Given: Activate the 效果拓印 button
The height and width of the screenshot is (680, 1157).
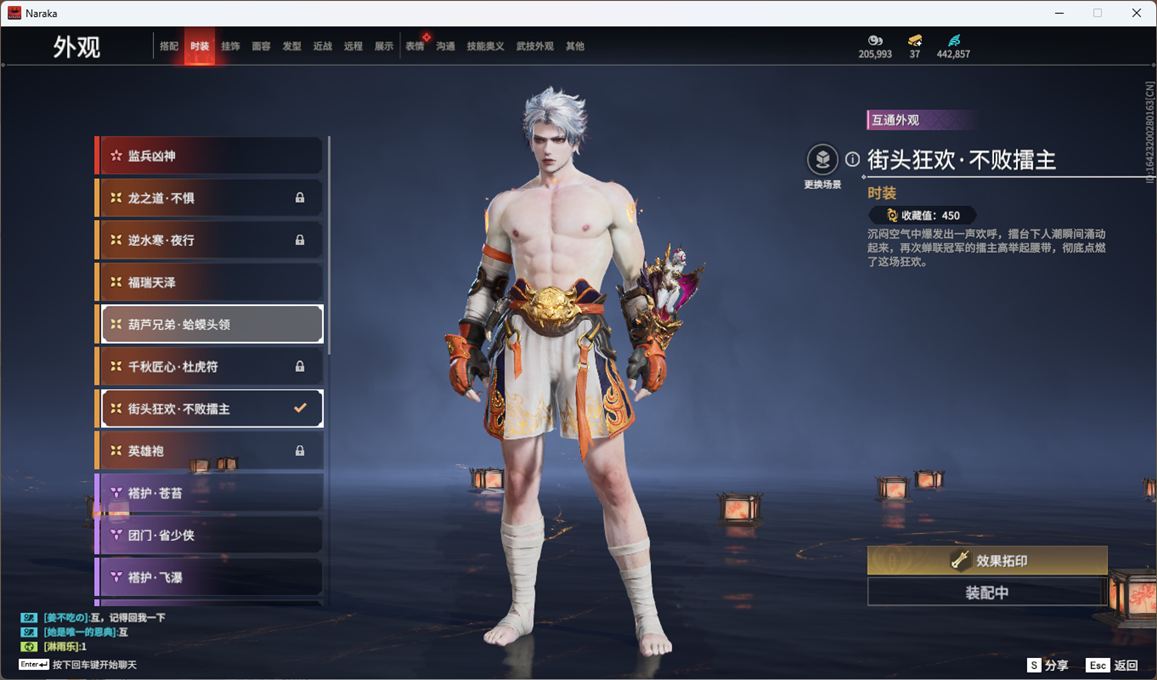Looking at the screenshot, I should point(987,561).
